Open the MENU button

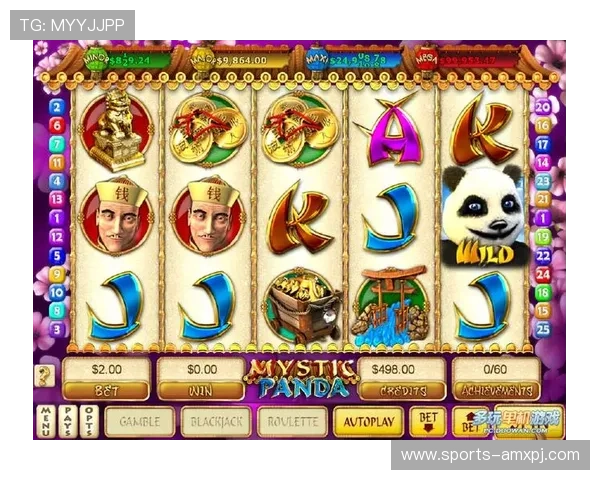[x=46, y=420]
